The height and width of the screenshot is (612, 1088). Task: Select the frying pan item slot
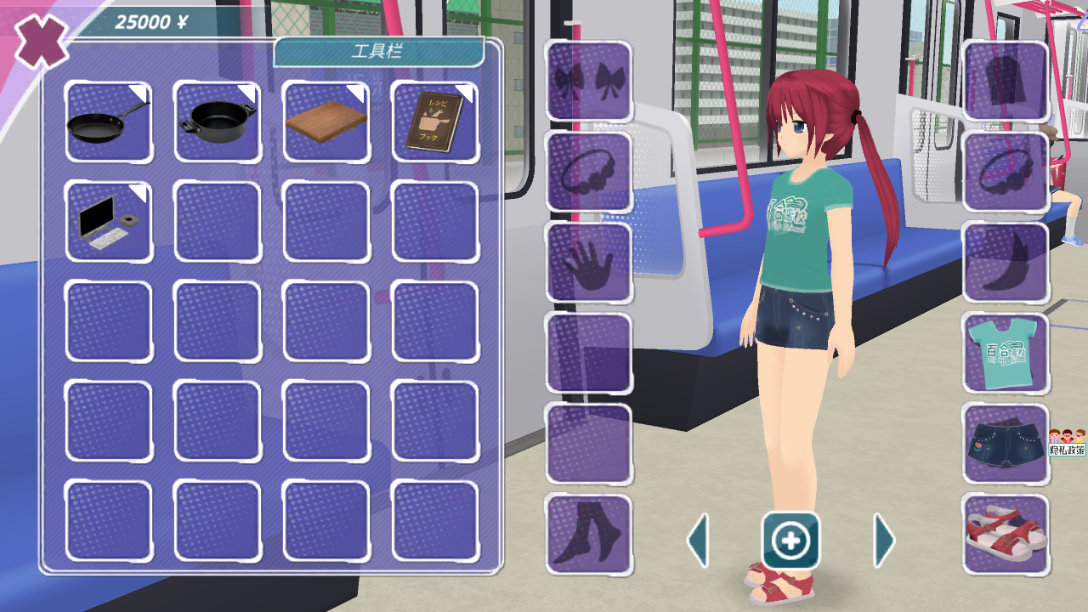(x=108, y=122)
